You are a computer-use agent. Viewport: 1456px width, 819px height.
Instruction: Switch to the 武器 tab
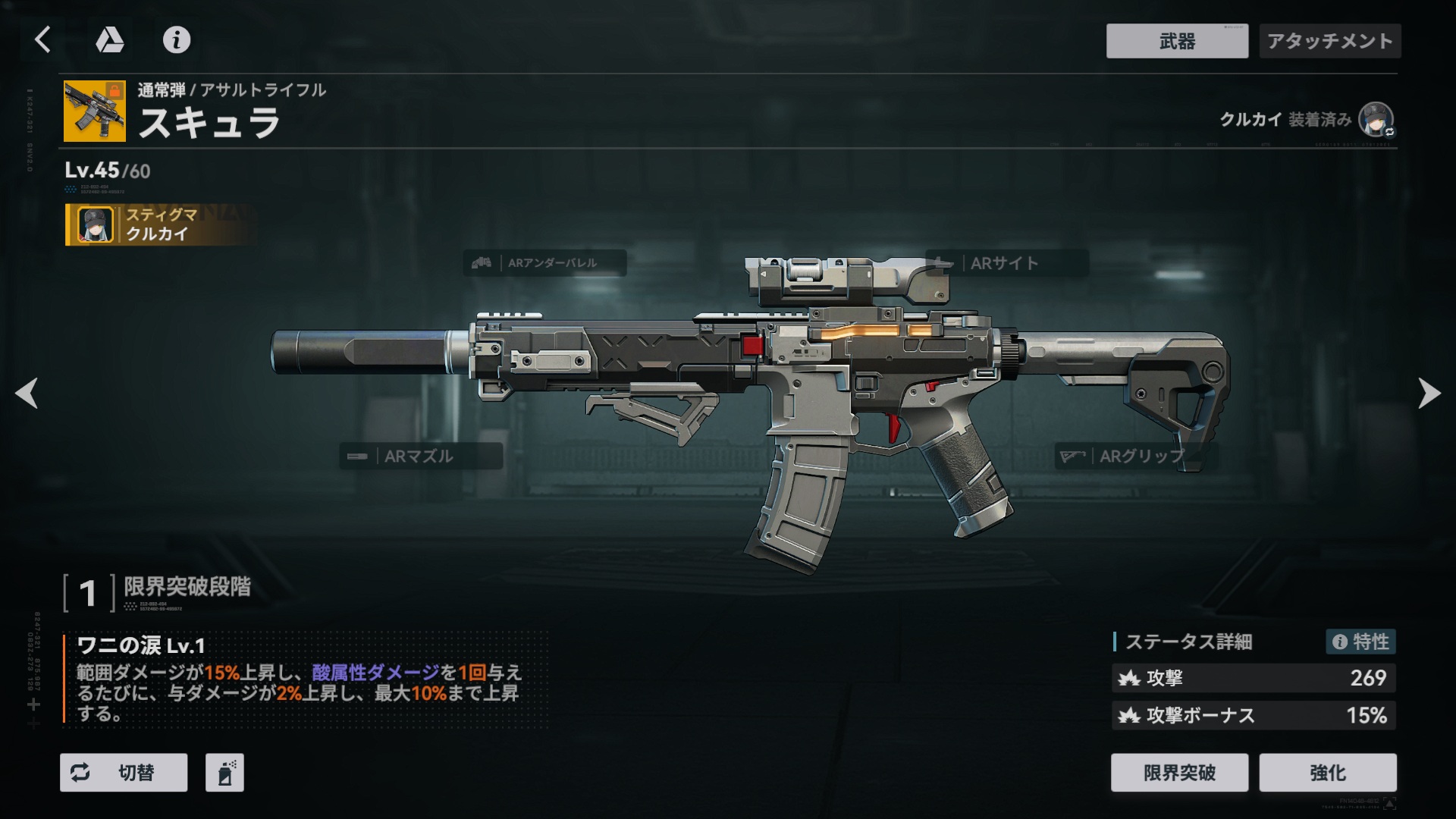click(x=1177, y=41)
